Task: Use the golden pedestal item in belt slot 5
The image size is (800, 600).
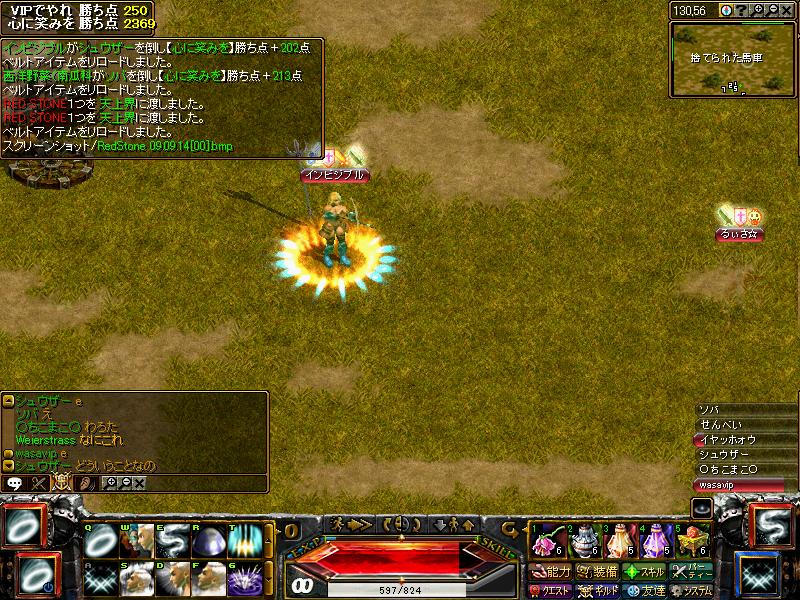Action: [693, 541]
